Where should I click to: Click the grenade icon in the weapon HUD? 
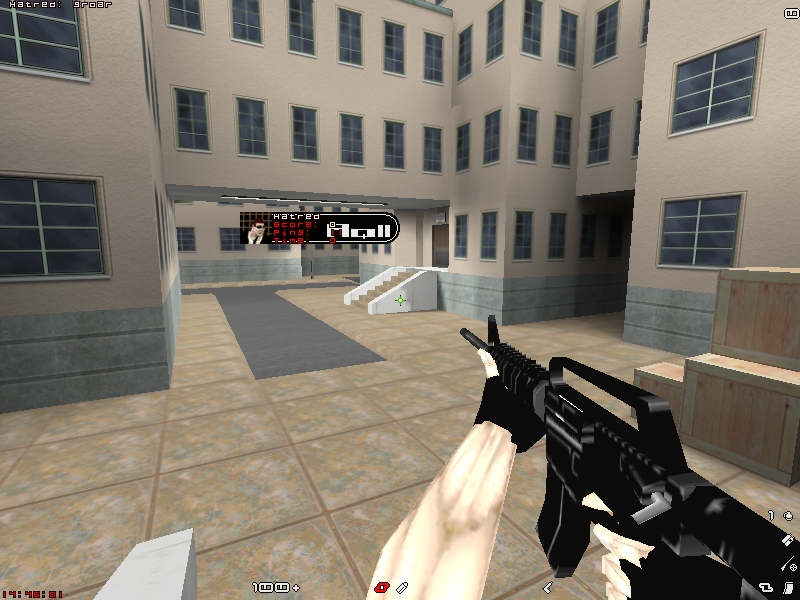[x=788, y=516]
